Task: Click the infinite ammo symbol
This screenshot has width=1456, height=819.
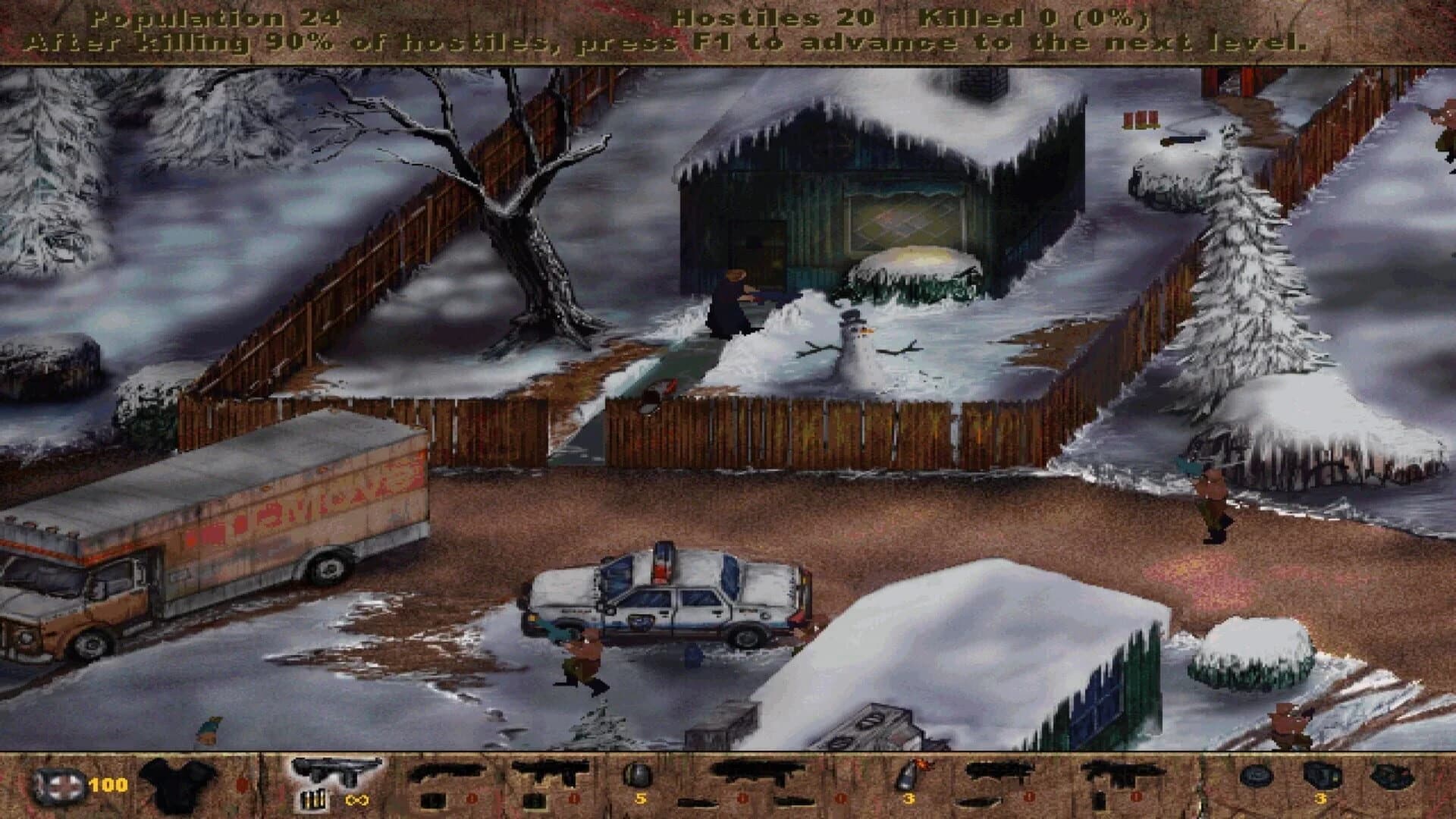Action: coord(356,800)
